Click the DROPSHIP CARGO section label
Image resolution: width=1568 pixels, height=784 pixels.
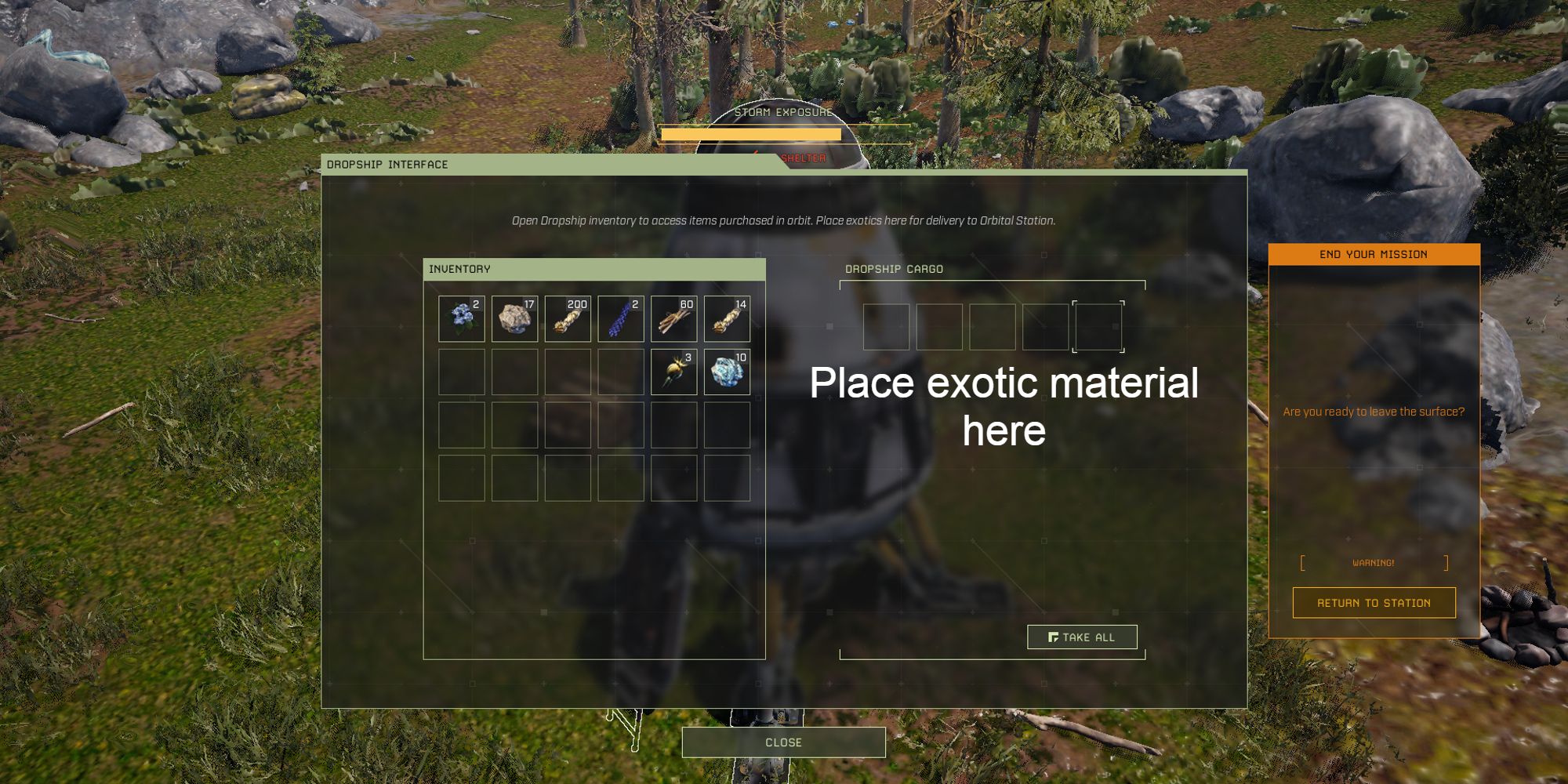pos(894,270)
